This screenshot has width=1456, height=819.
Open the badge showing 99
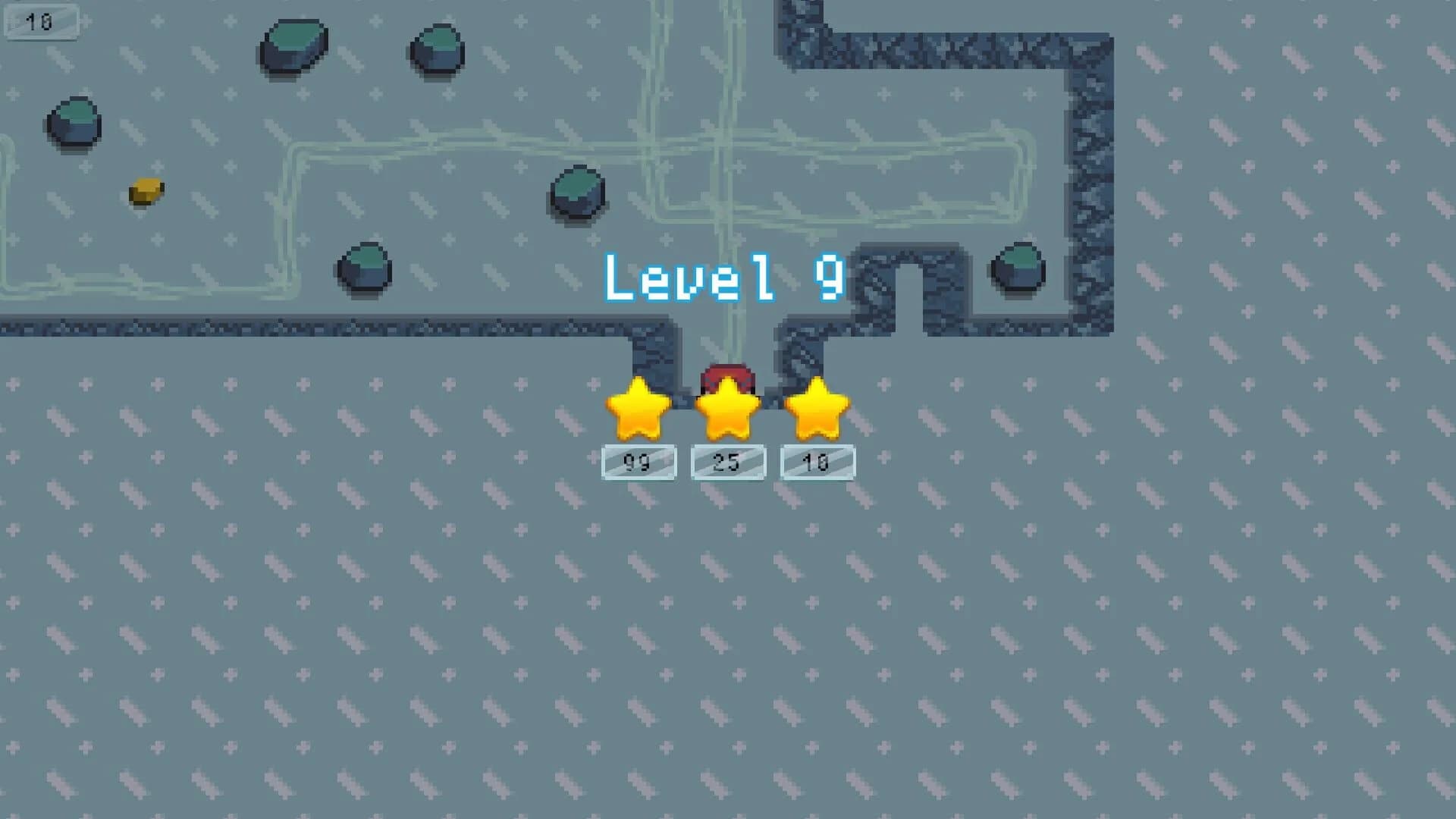(x=638, y=462)
